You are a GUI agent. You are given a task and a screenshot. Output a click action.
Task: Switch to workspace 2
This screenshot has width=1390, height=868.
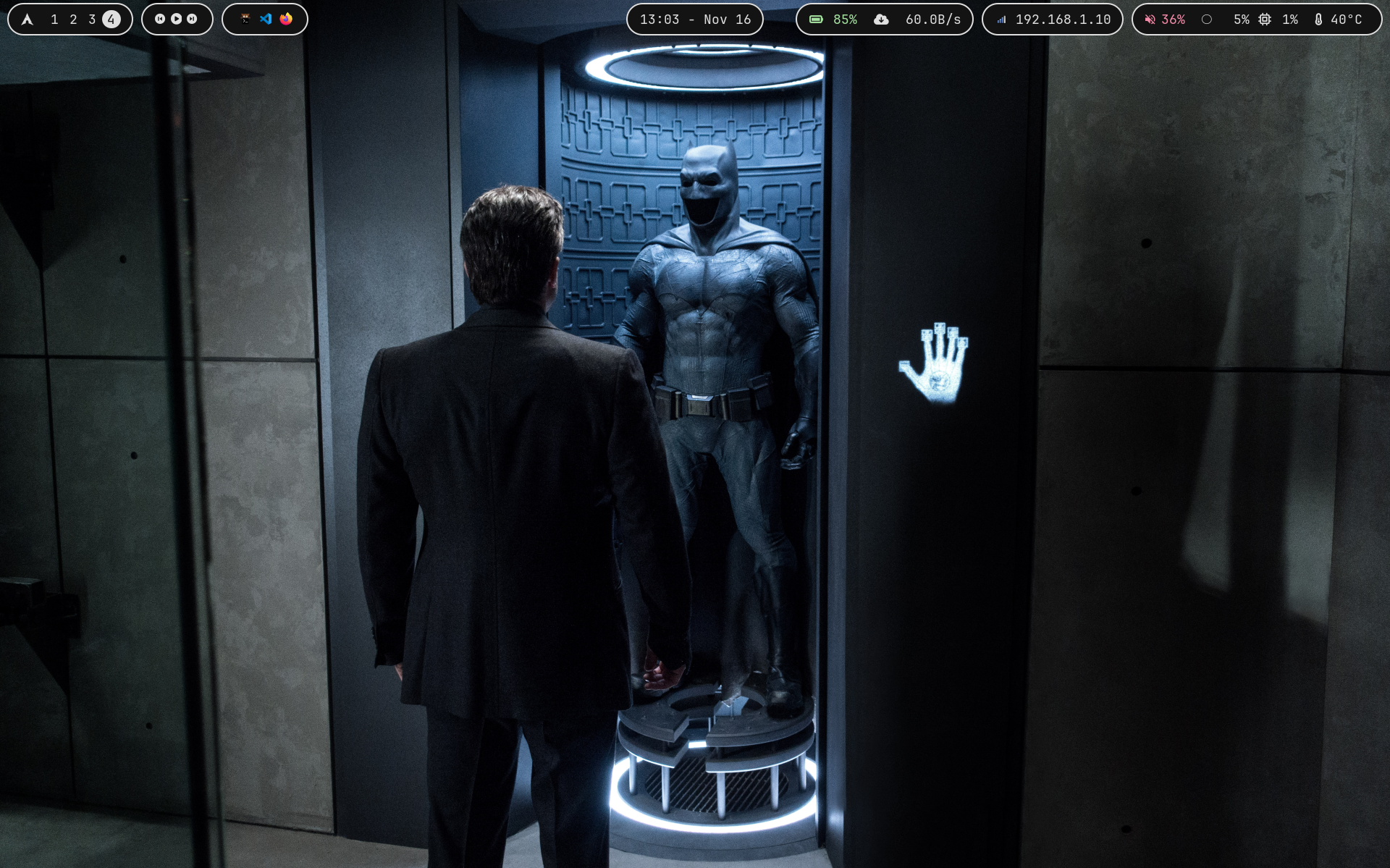point(72,19)
